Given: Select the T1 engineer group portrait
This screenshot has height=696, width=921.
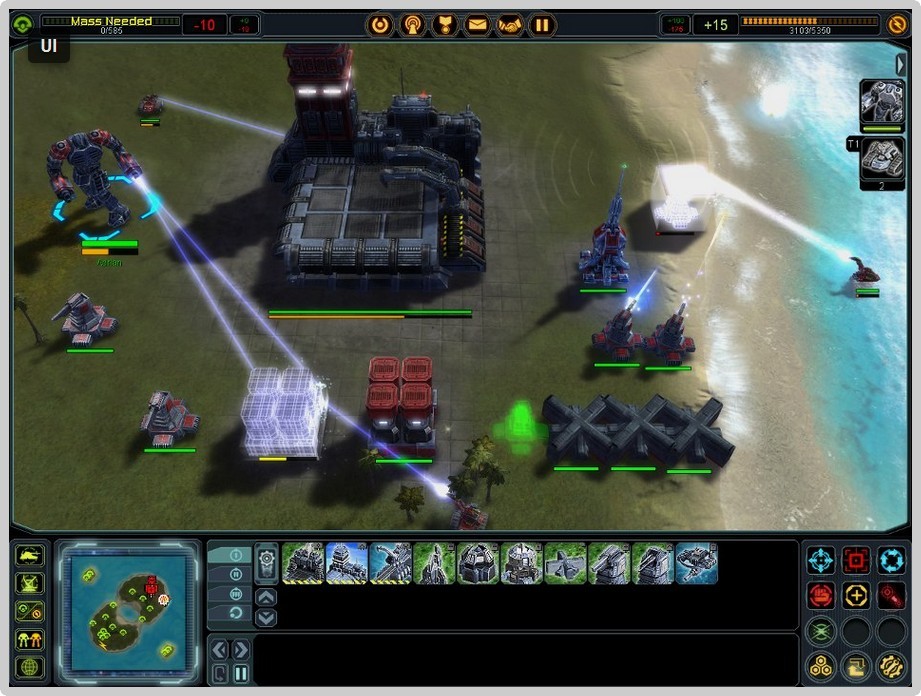Looking at the screenshot, I should [x=881, y=159].
